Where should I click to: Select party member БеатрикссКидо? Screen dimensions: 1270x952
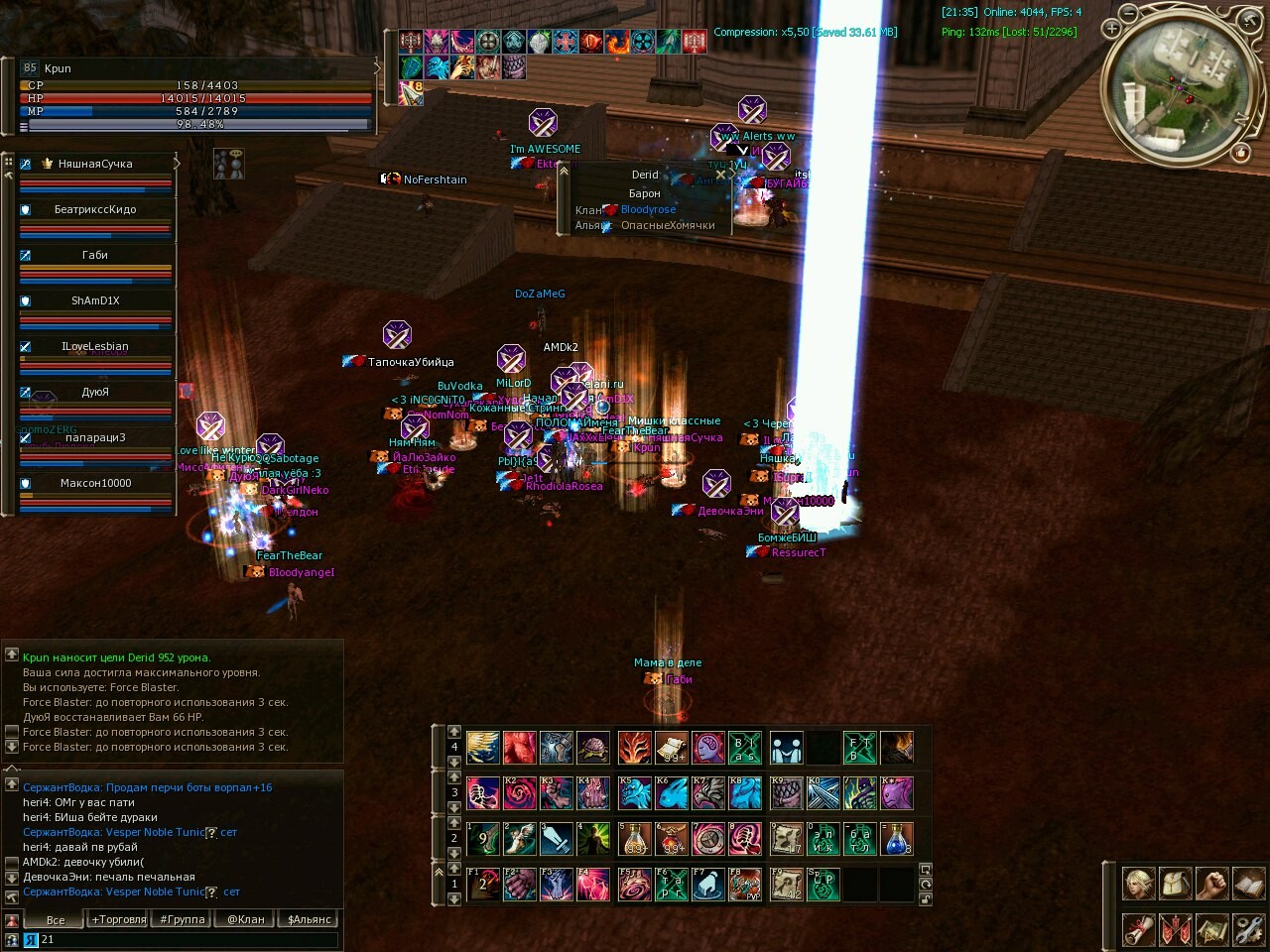pyautogui.click(x=95, y=210)
